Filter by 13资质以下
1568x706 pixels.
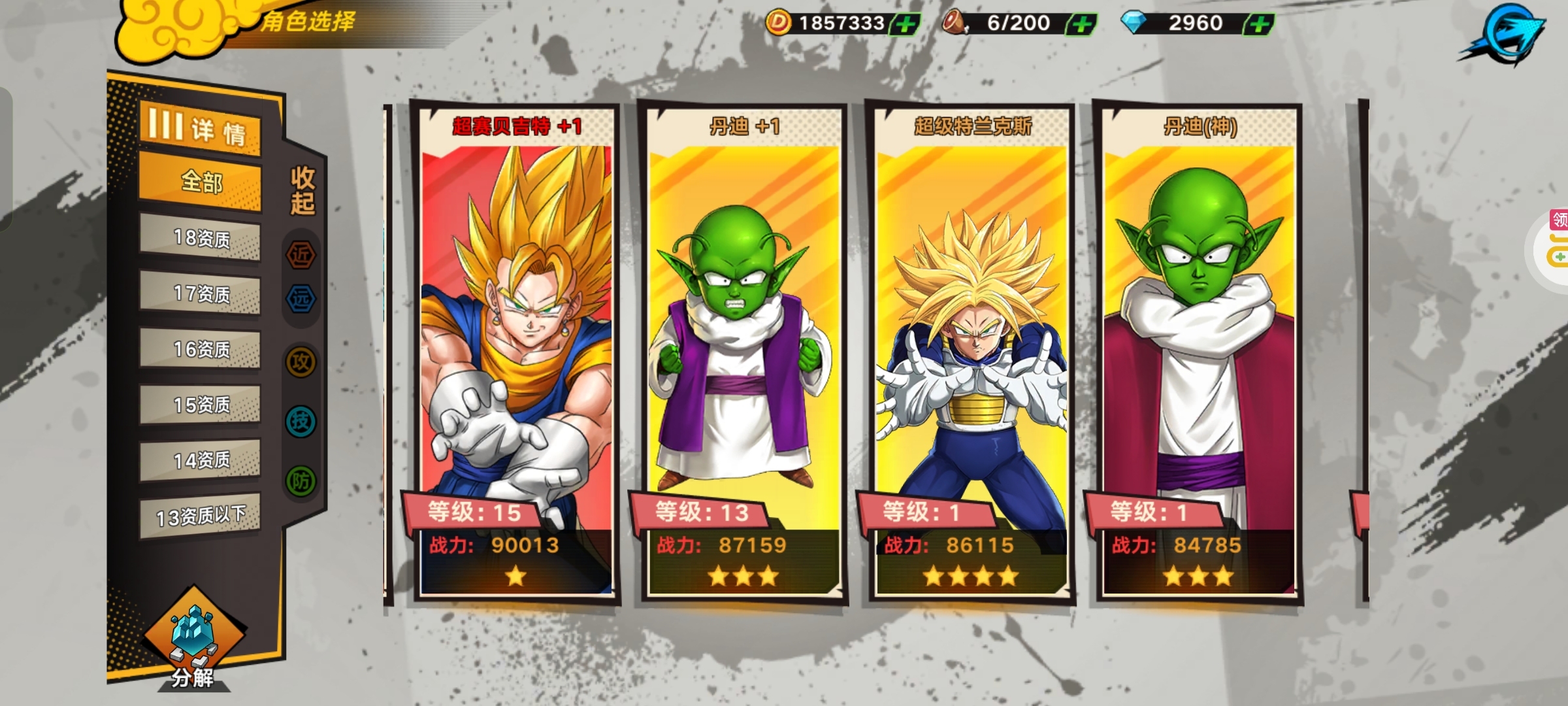pos(200,516)
